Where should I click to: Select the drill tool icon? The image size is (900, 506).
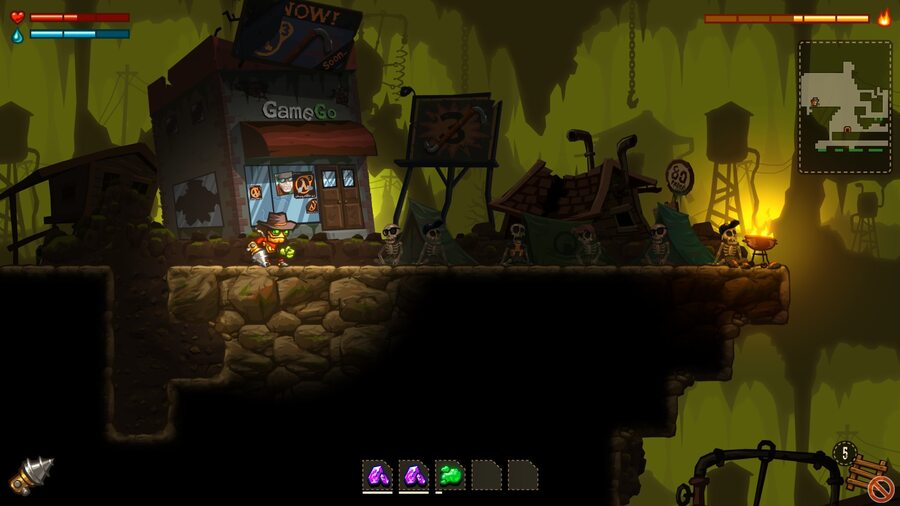click(31, 475)
